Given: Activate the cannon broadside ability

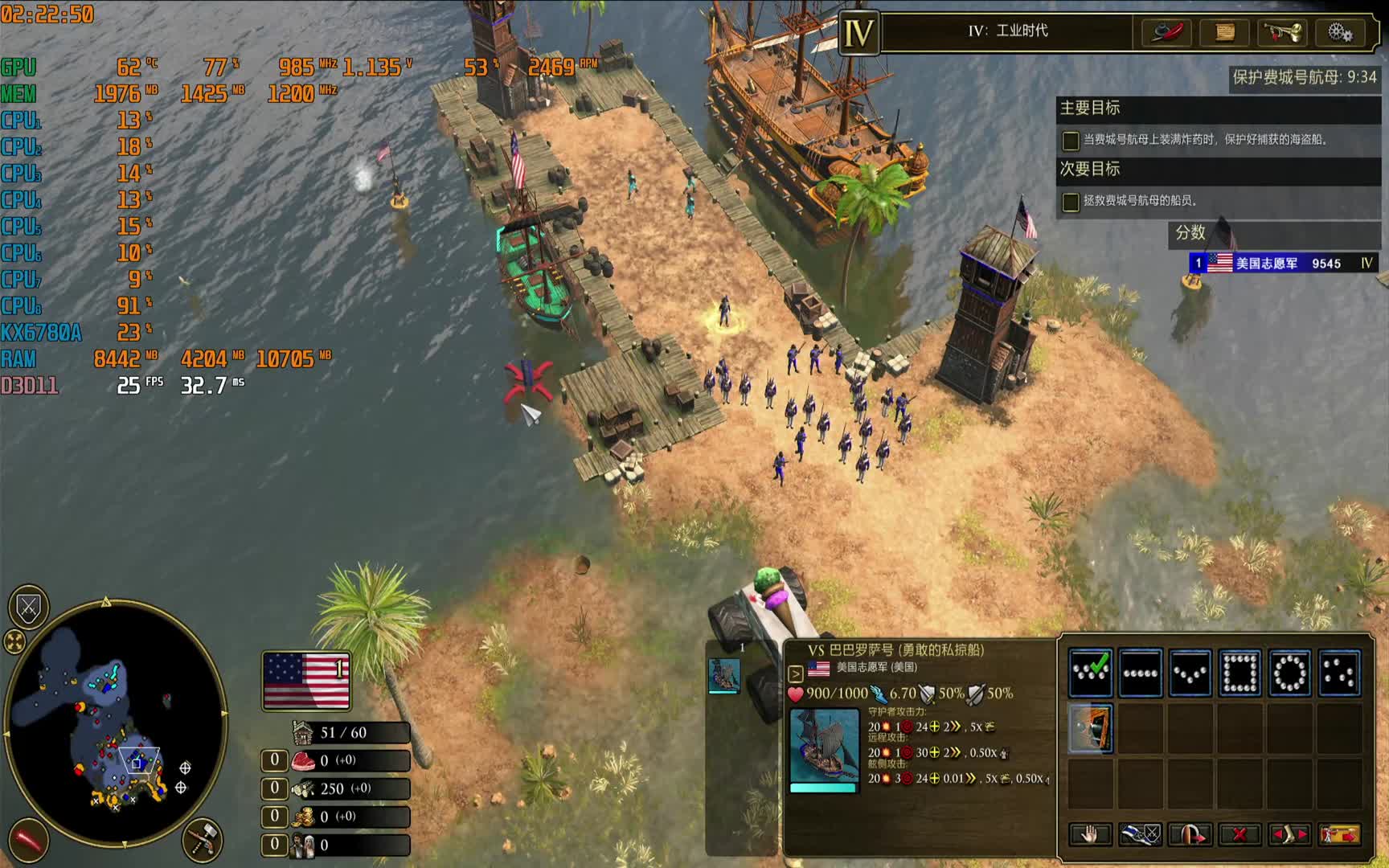Looking at the screenshot, I should tap(1090, 728).
